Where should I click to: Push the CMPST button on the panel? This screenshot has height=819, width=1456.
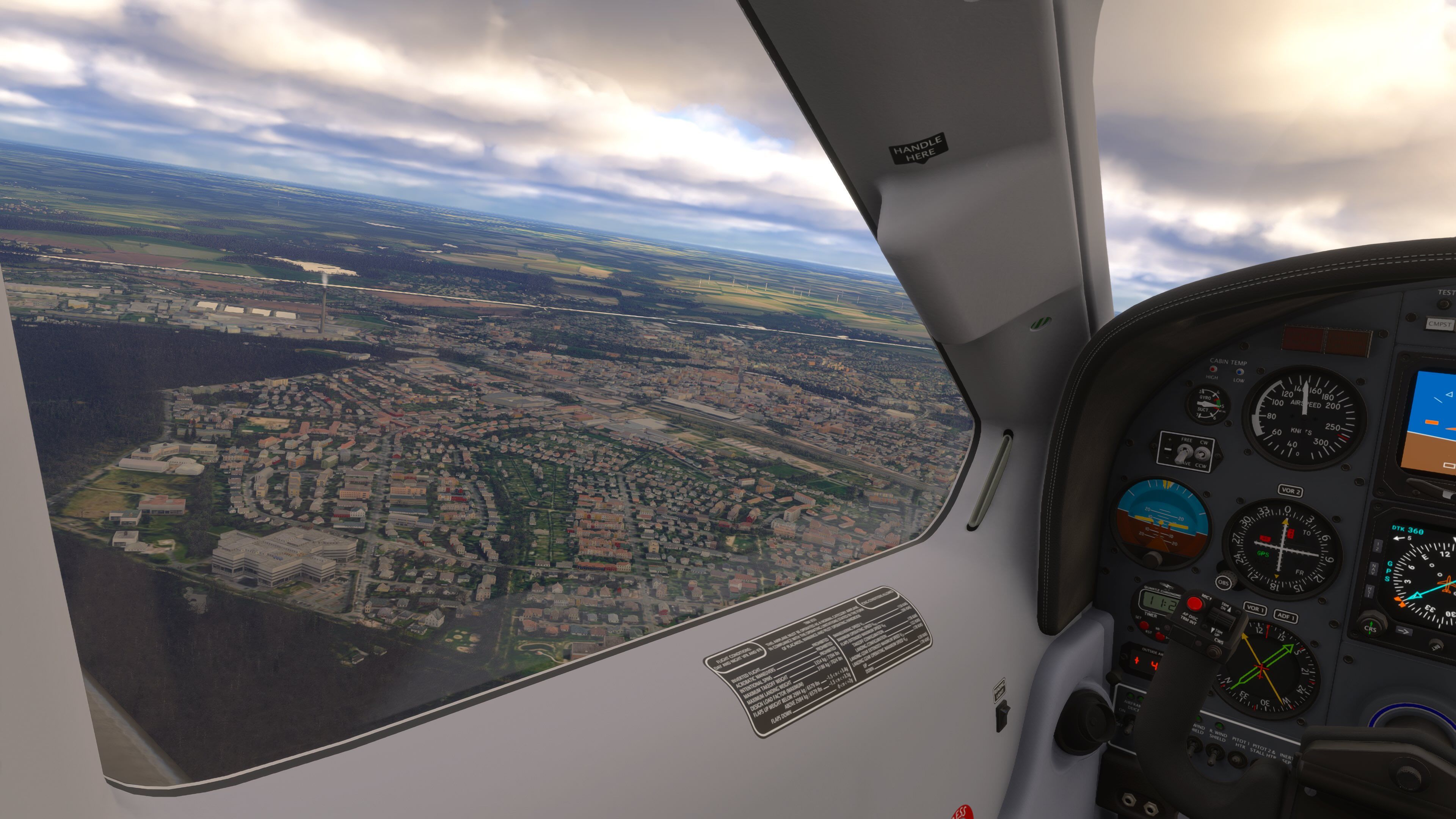pos(1440,325)
